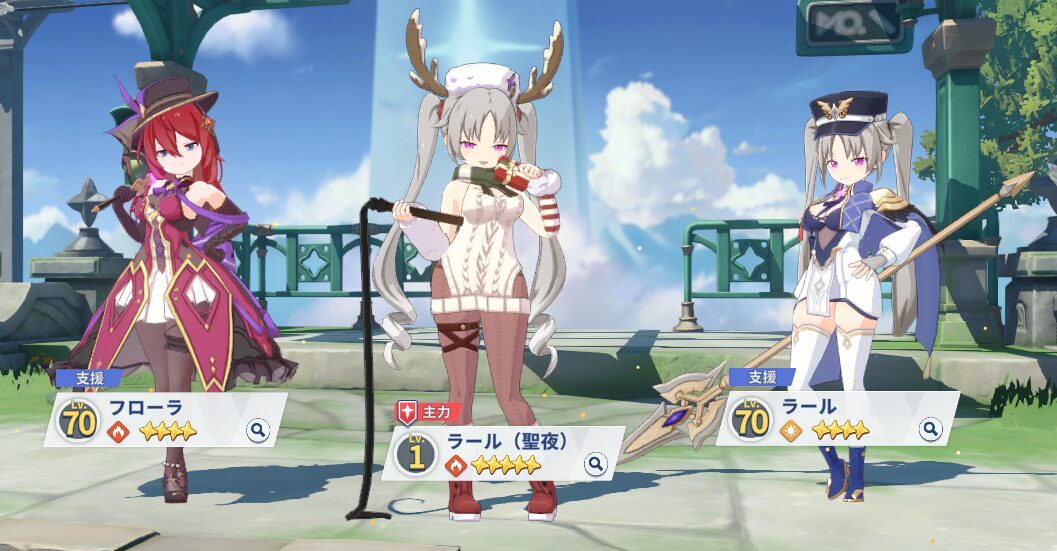Choose the ラール（聖夜） main character panel
The width and height of the screenshot is (1057, 551).
pyautogui.click(x=500, y=453)
